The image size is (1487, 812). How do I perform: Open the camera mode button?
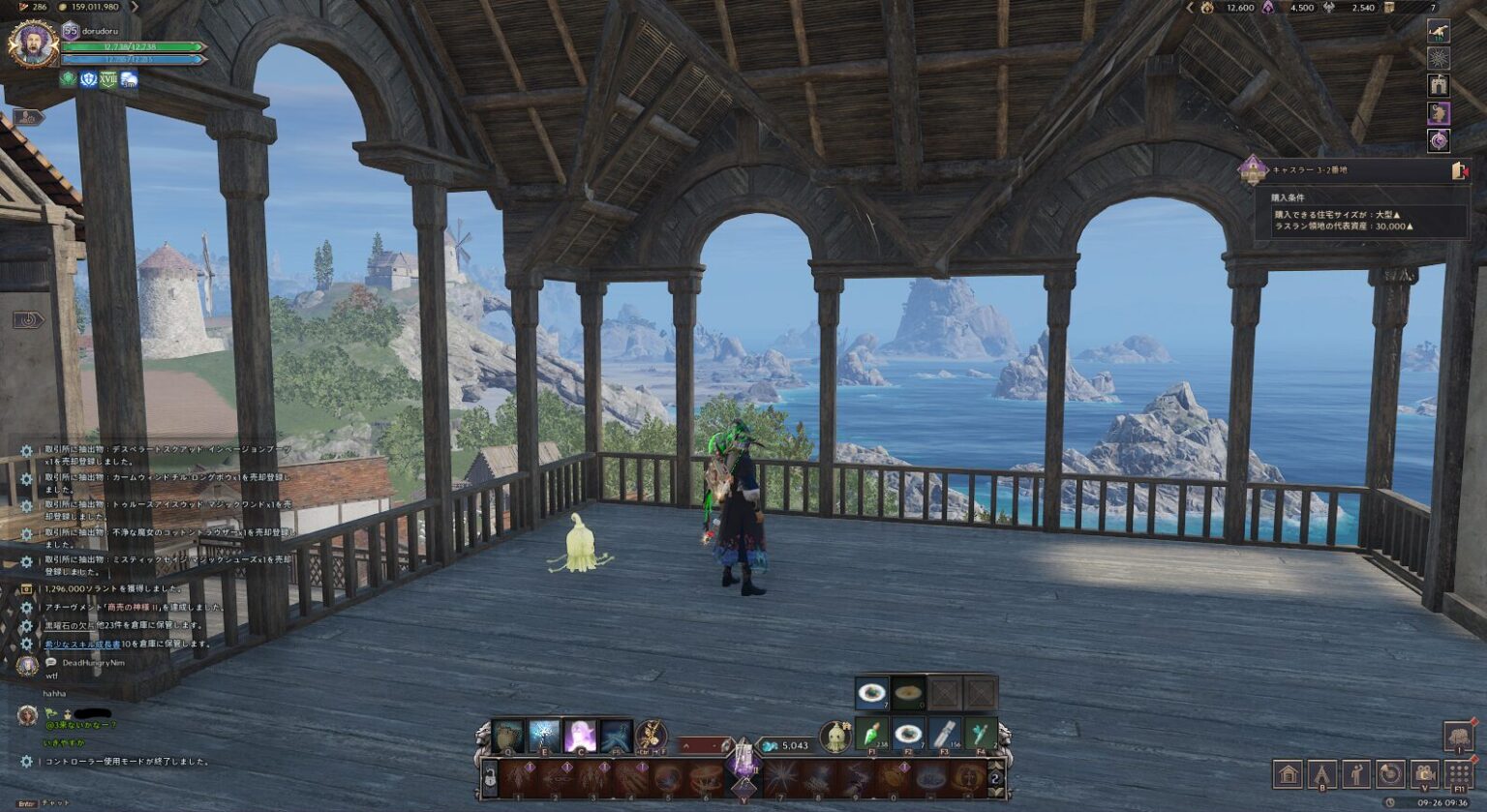click(x=1424, y=774)
